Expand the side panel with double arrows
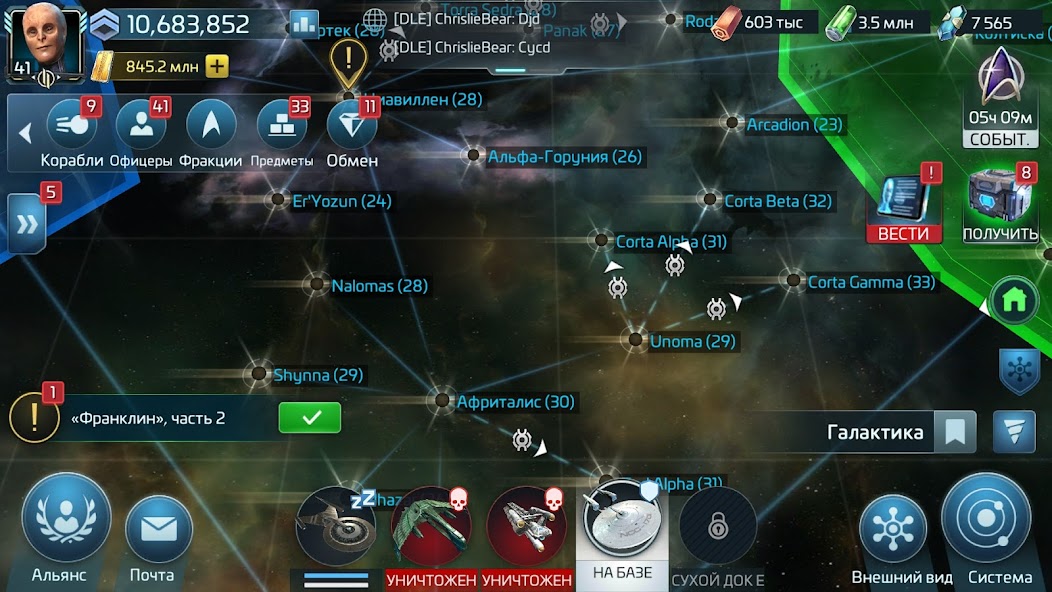 [x=26, y=223]
